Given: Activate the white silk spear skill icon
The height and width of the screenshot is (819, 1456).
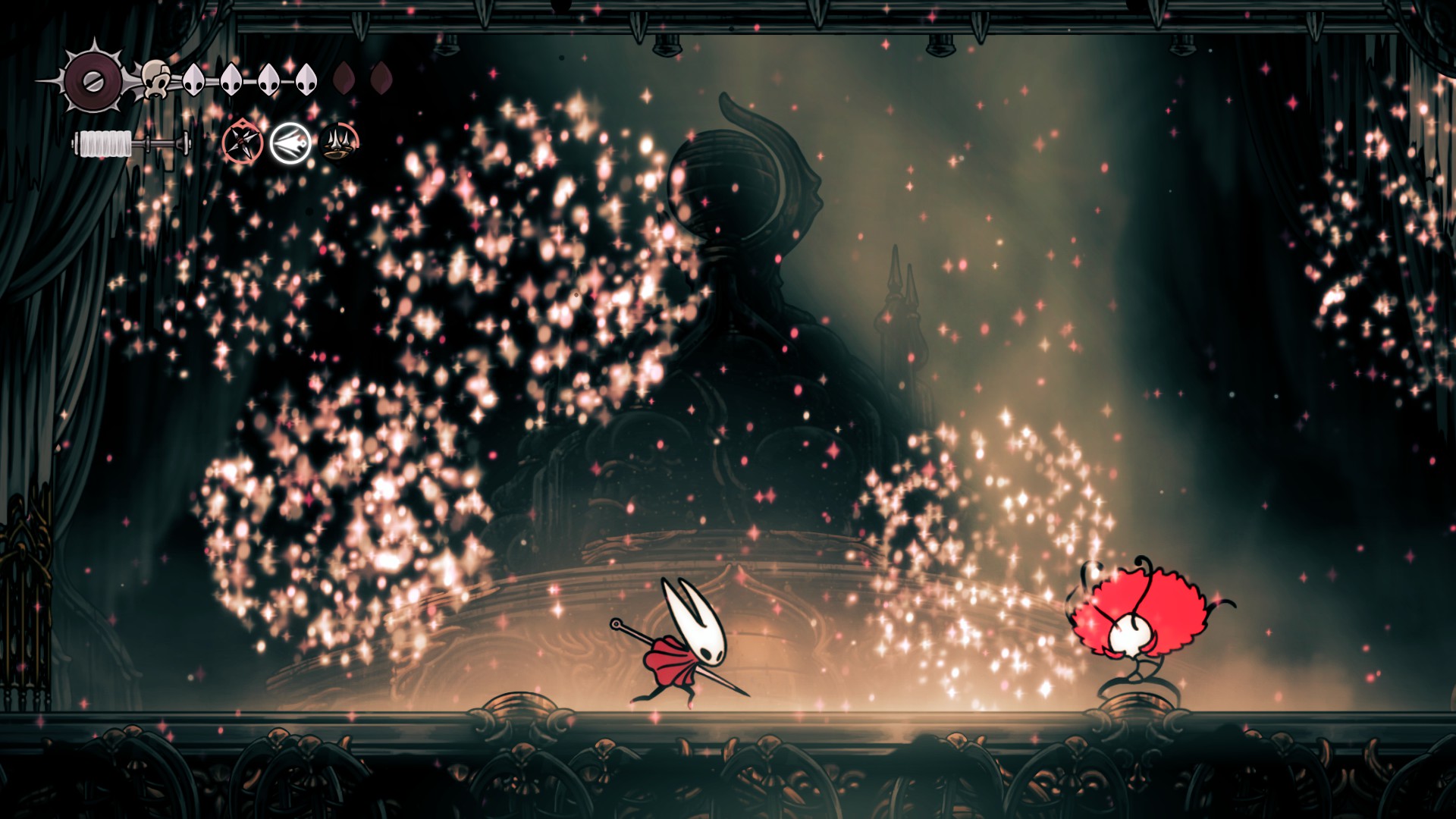Looking at the screenshot, I should [291, 143].
